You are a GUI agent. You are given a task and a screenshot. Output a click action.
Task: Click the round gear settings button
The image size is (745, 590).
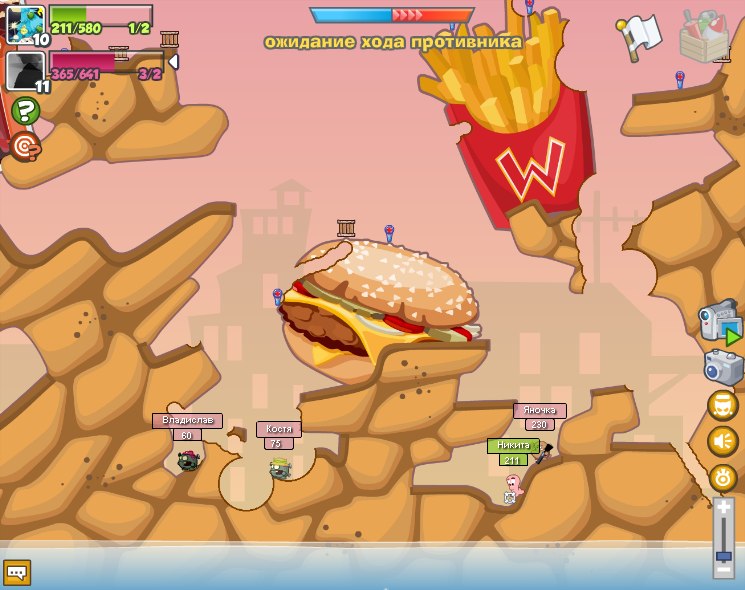[x=722, y=477]
